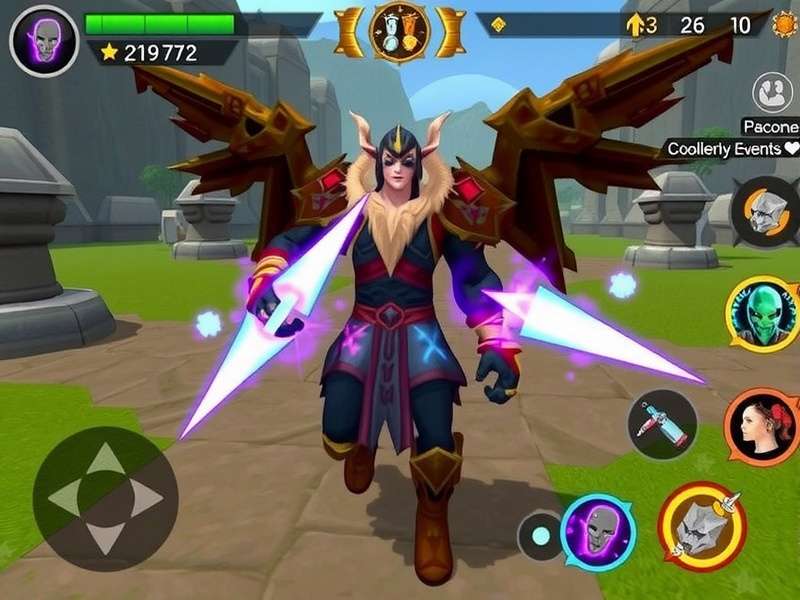Open the orange sun settings icon
The height and width of the screenshot is (600, 800).
(784, 24)
